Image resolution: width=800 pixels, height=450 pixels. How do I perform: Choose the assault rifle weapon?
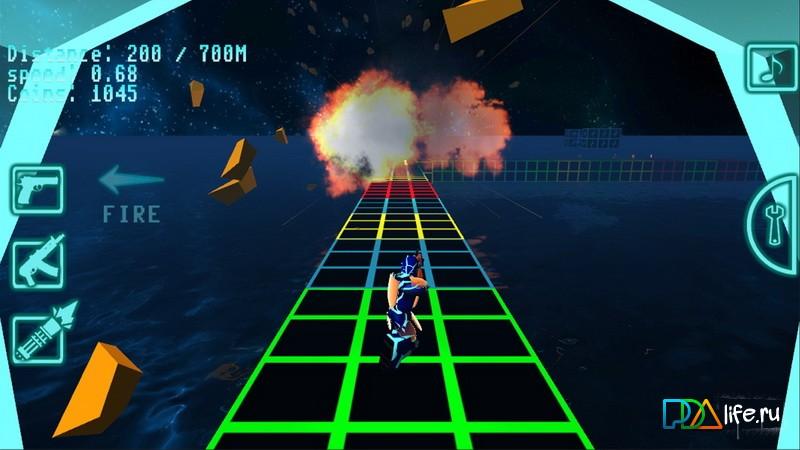coord(37,260)
